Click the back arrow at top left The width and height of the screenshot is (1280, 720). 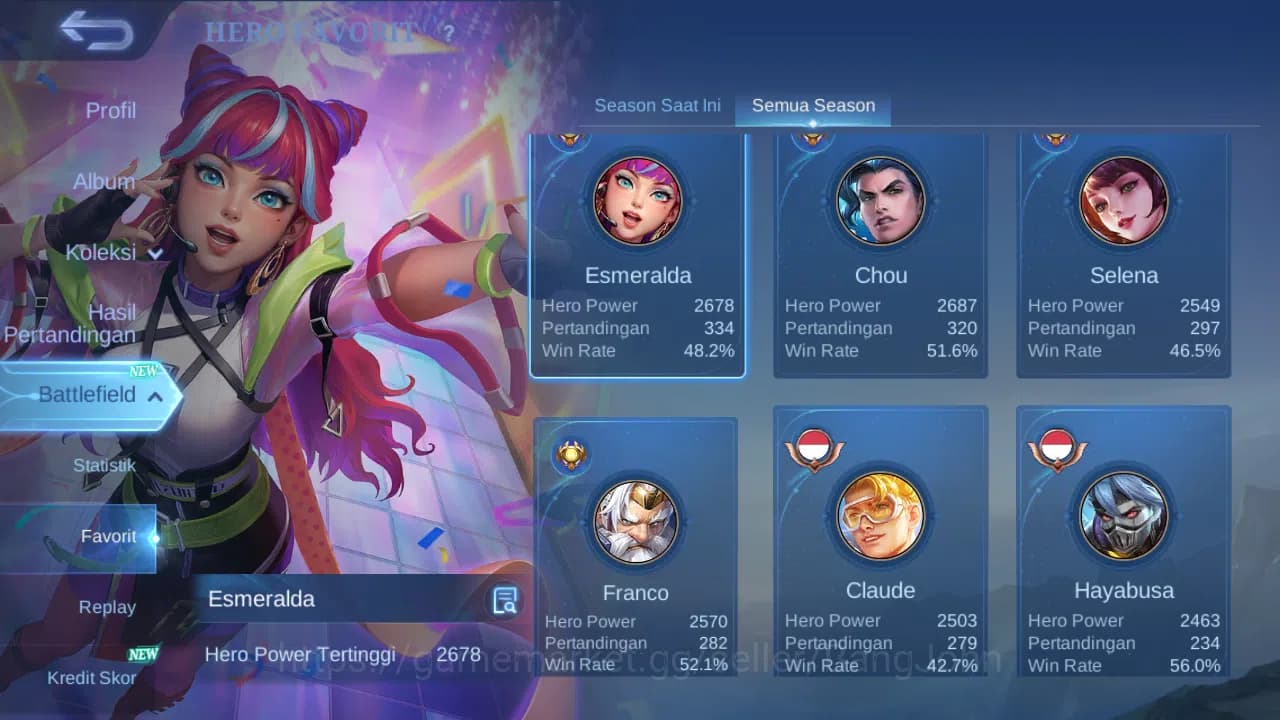[x=97, y=30]
